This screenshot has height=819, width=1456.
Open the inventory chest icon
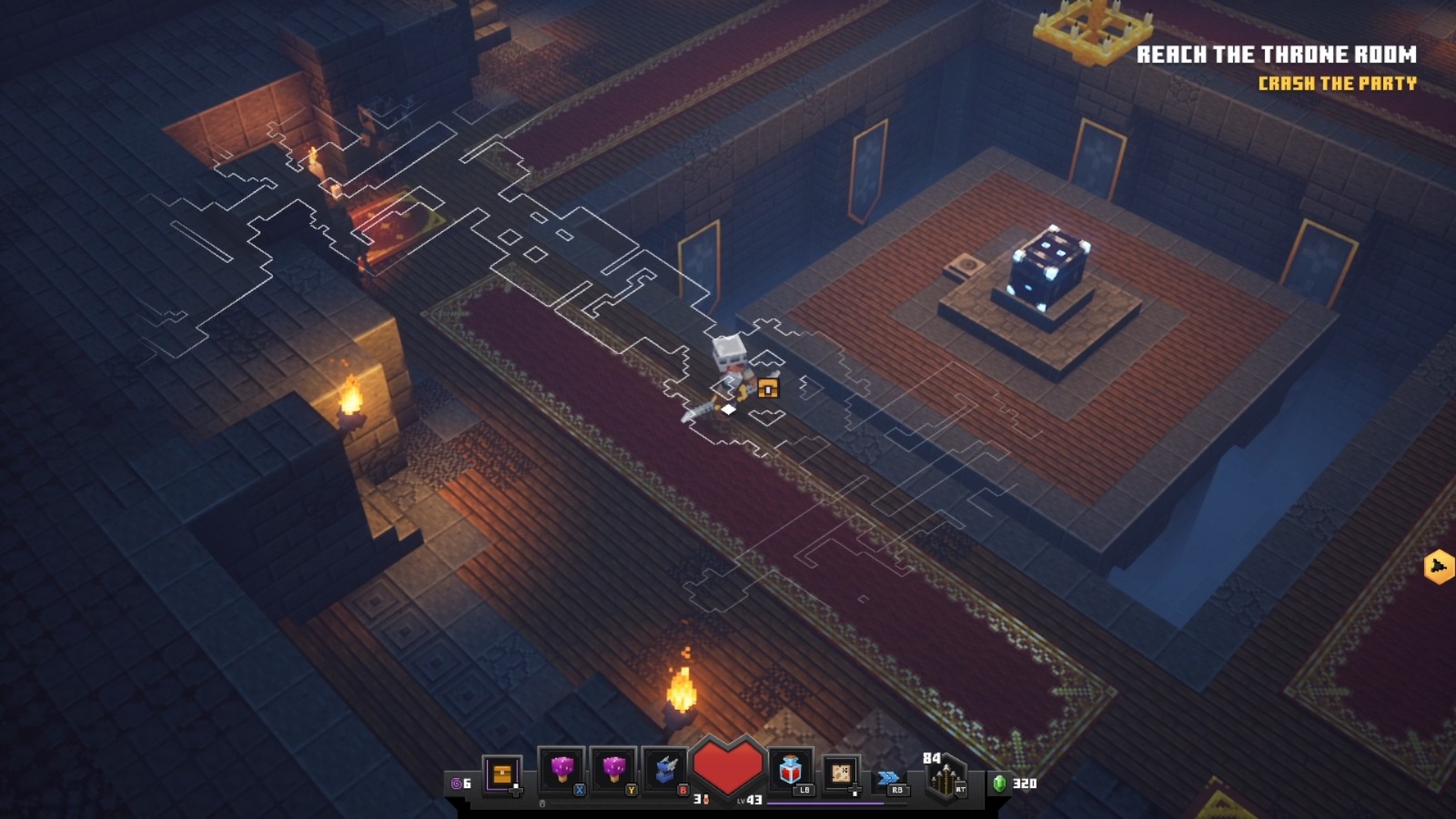(501, 774)
